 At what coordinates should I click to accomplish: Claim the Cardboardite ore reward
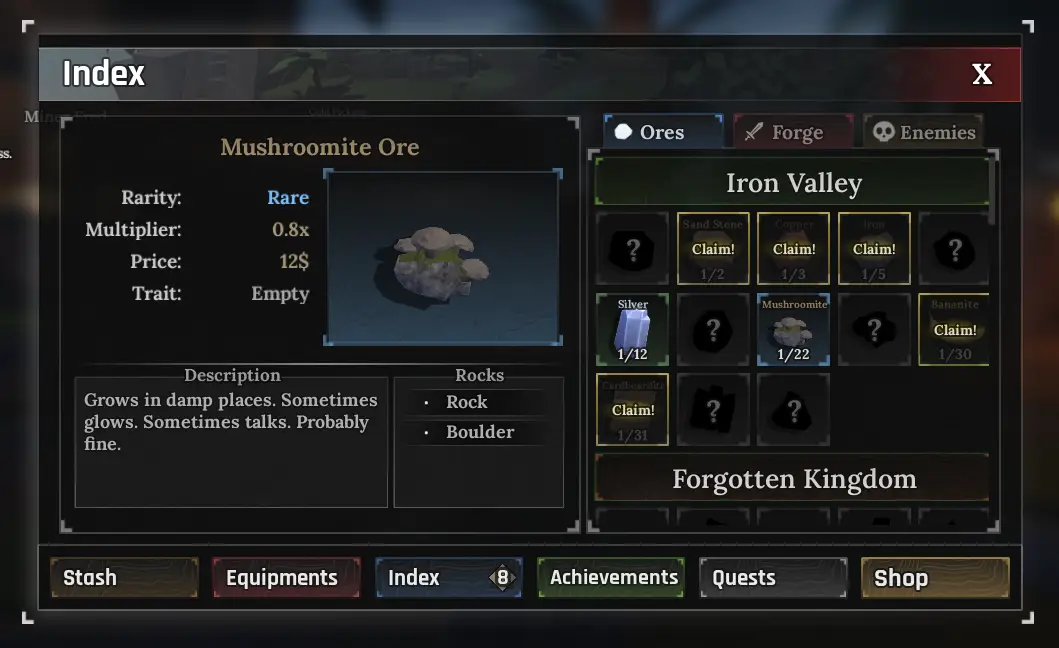click(x=633, y=409)
